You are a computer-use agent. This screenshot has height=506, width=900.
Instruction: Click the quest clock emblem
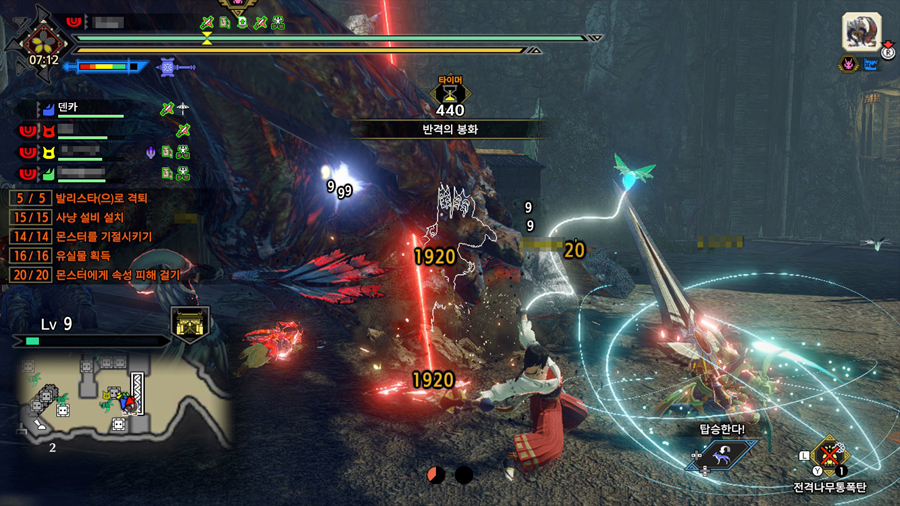point(43,38)
